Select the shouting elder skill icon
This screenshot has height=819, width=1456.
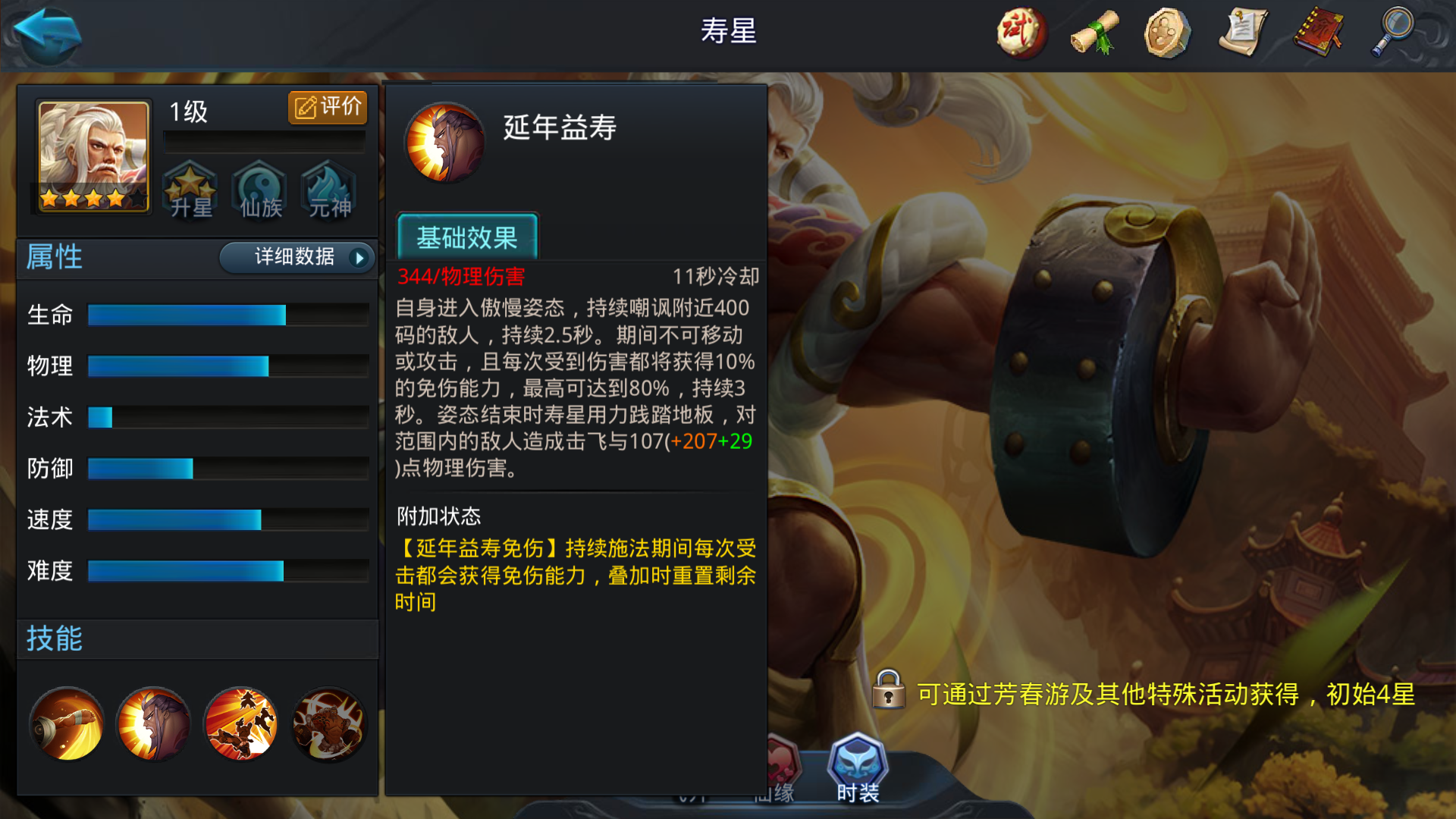(x=154, y=723)
